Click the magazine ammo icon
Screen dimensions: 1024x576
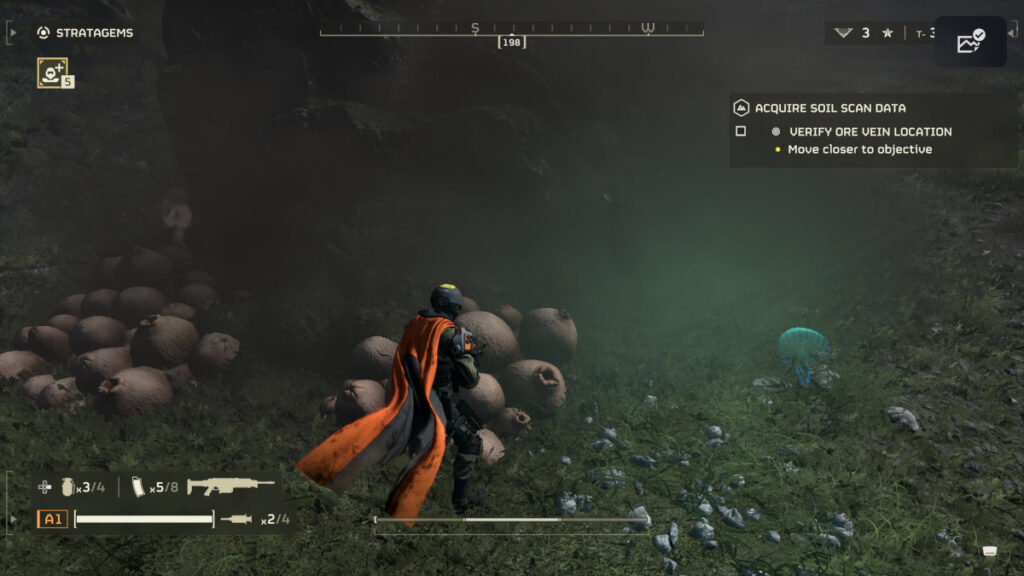[139, 487]
